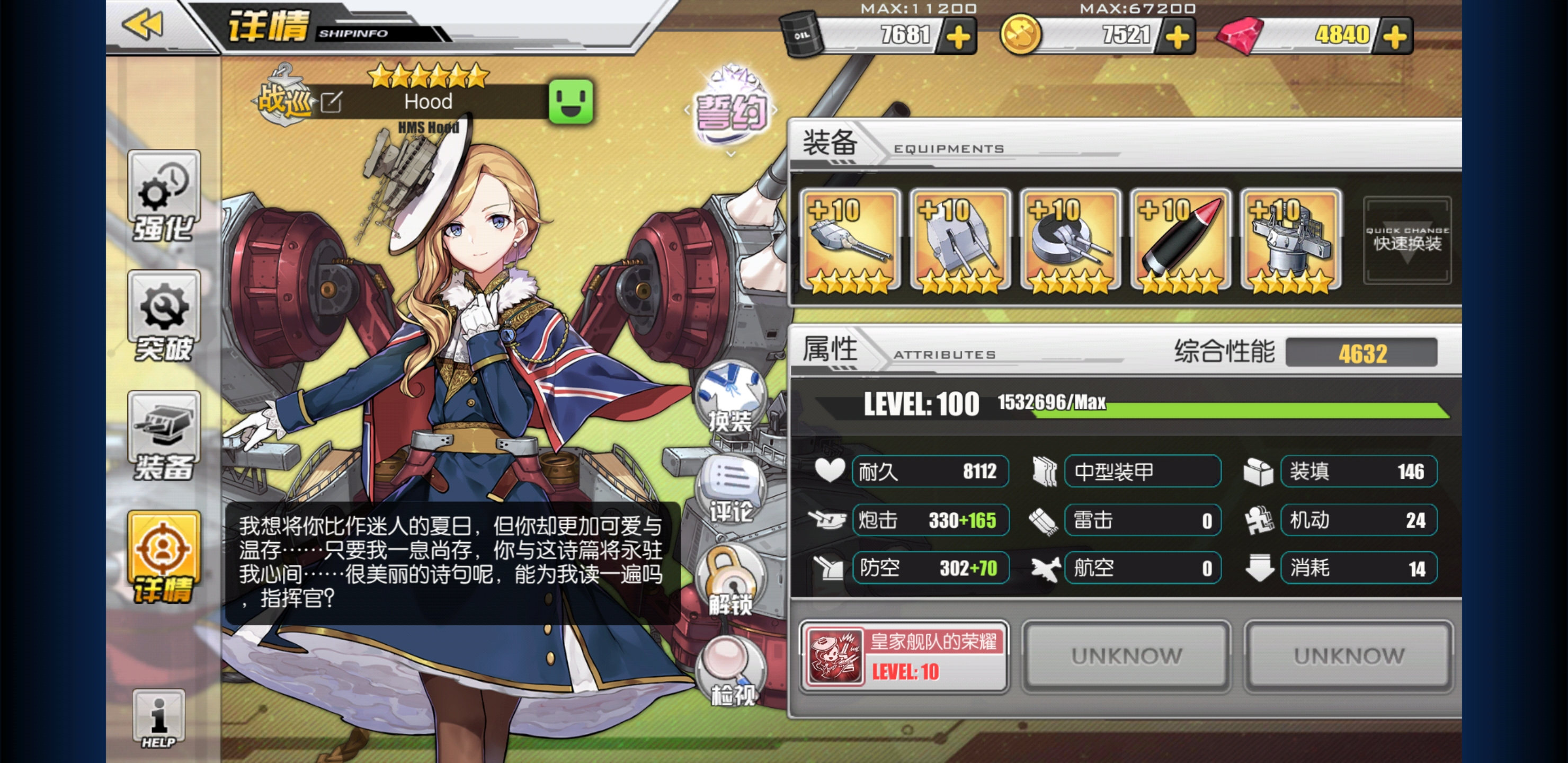Select the red-tipped shell equipment slot
The image size is (1568, 763).
(1180, 241)
